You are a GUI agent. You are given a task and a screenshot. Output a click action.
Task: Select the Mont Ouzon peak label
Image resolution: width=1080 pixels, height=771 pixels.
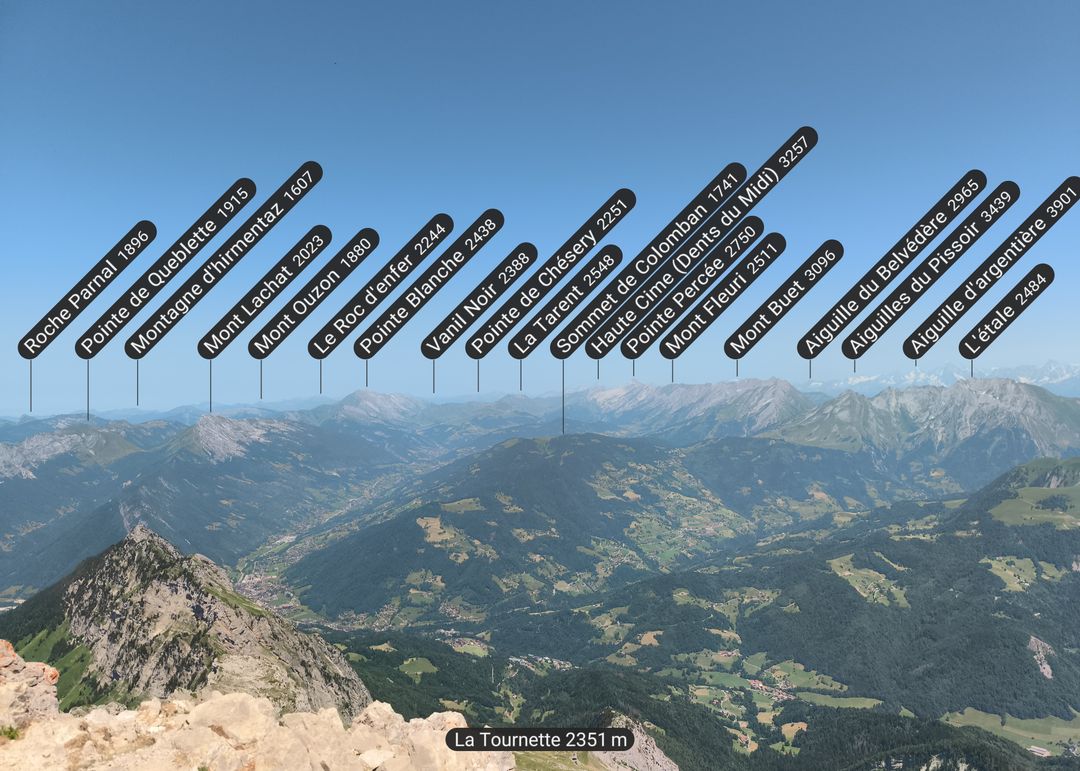[313, 293]
